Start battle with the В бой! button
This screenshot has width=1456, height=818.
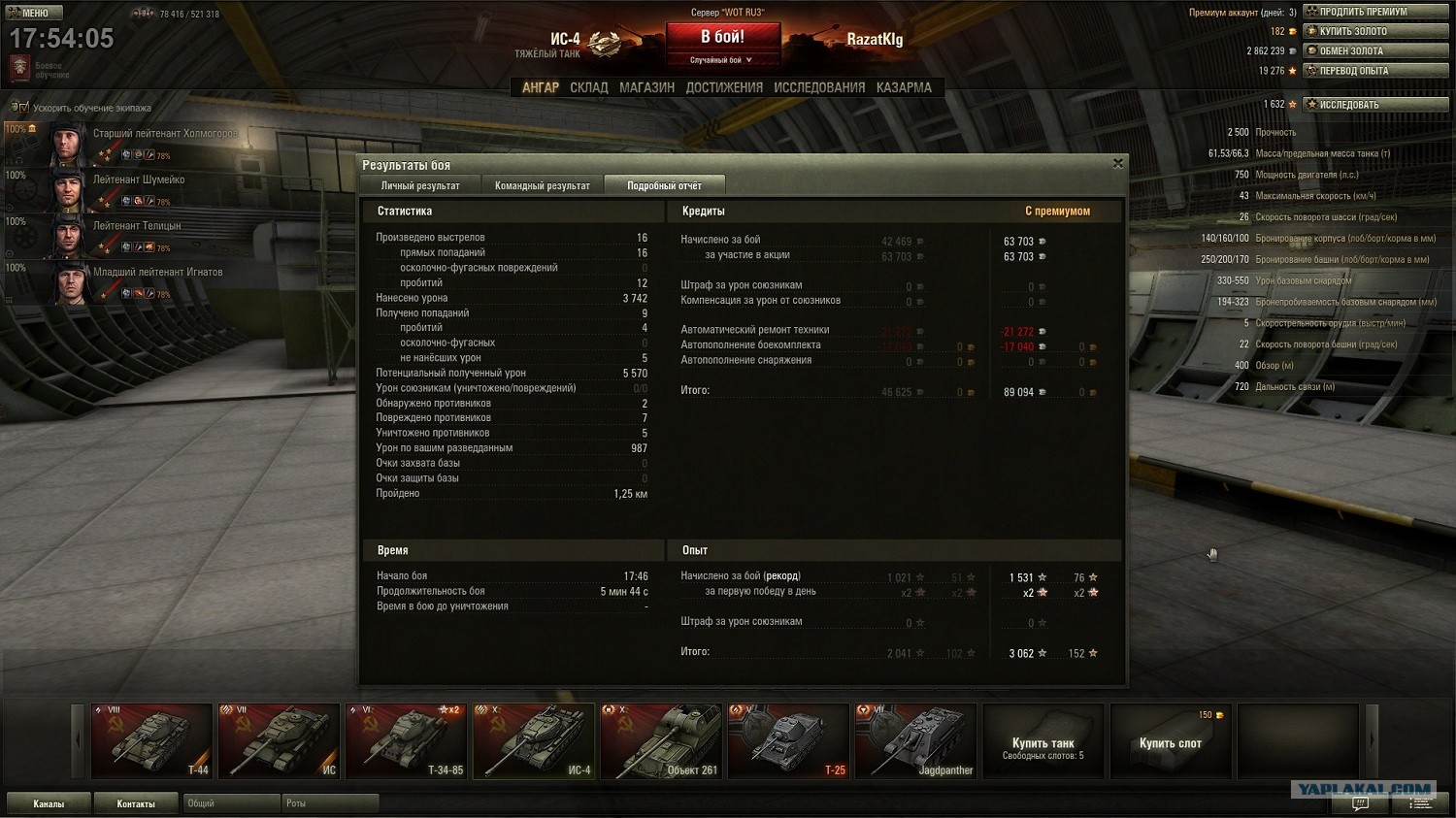pyautogui.click(x=723, y=38)
